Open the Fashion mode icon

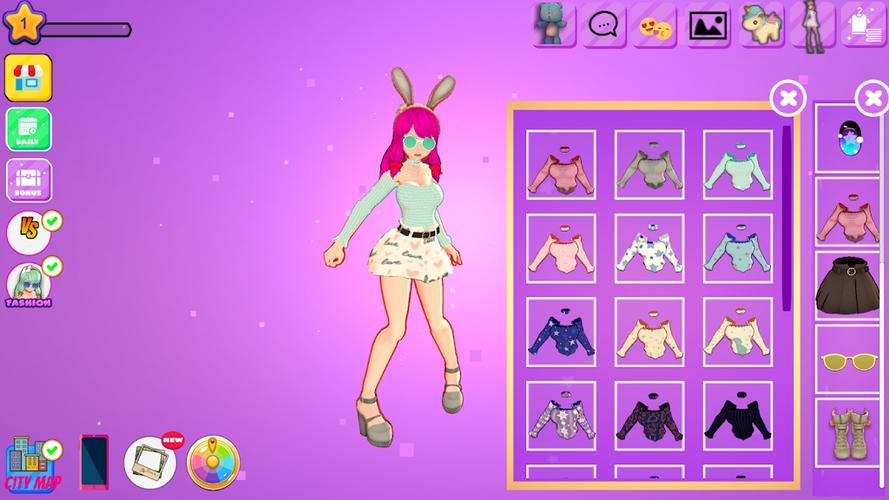(28, 285)
